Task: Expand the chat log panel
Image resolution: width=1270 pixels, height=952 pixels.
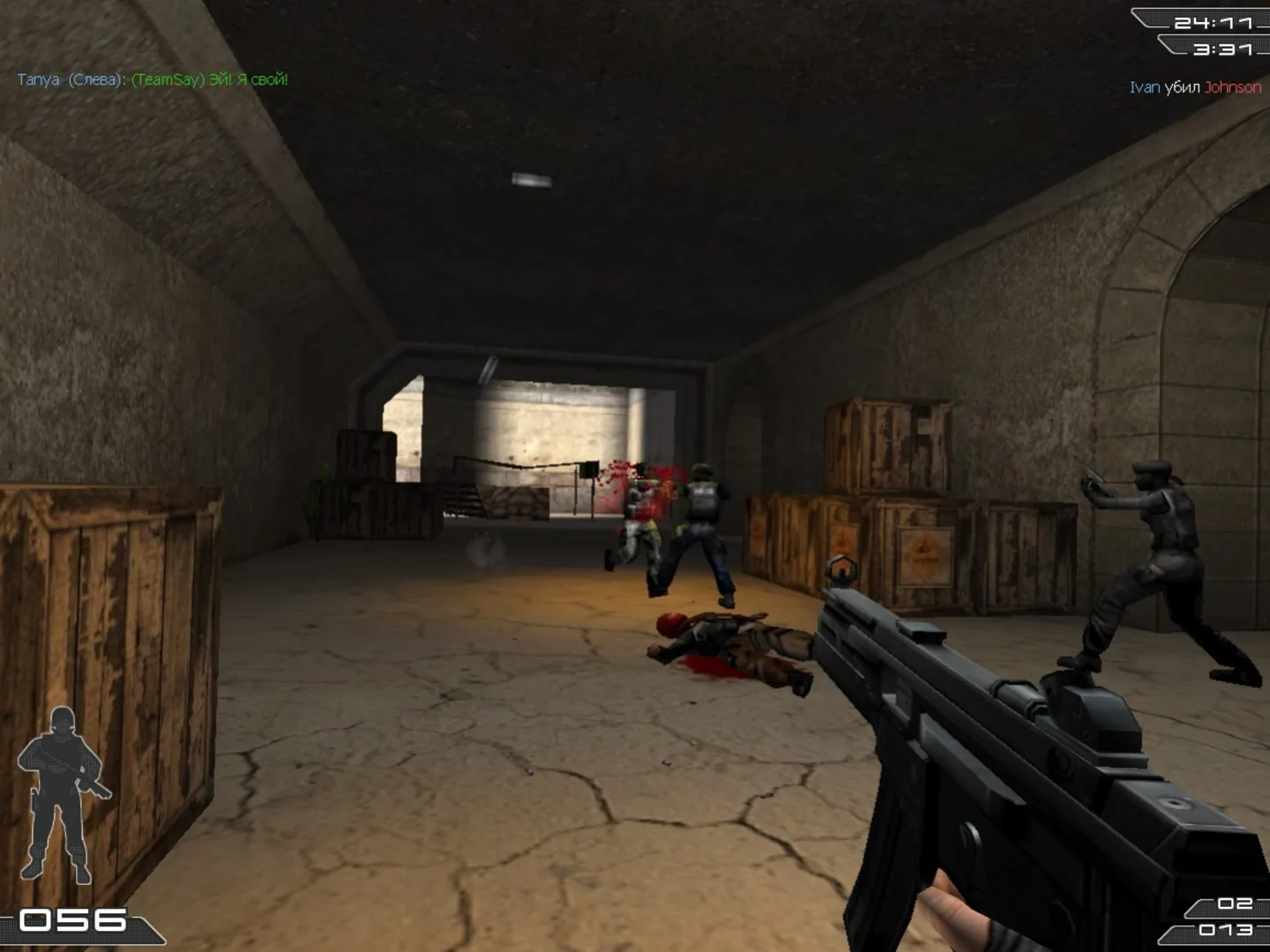Action: click(150, 80)
